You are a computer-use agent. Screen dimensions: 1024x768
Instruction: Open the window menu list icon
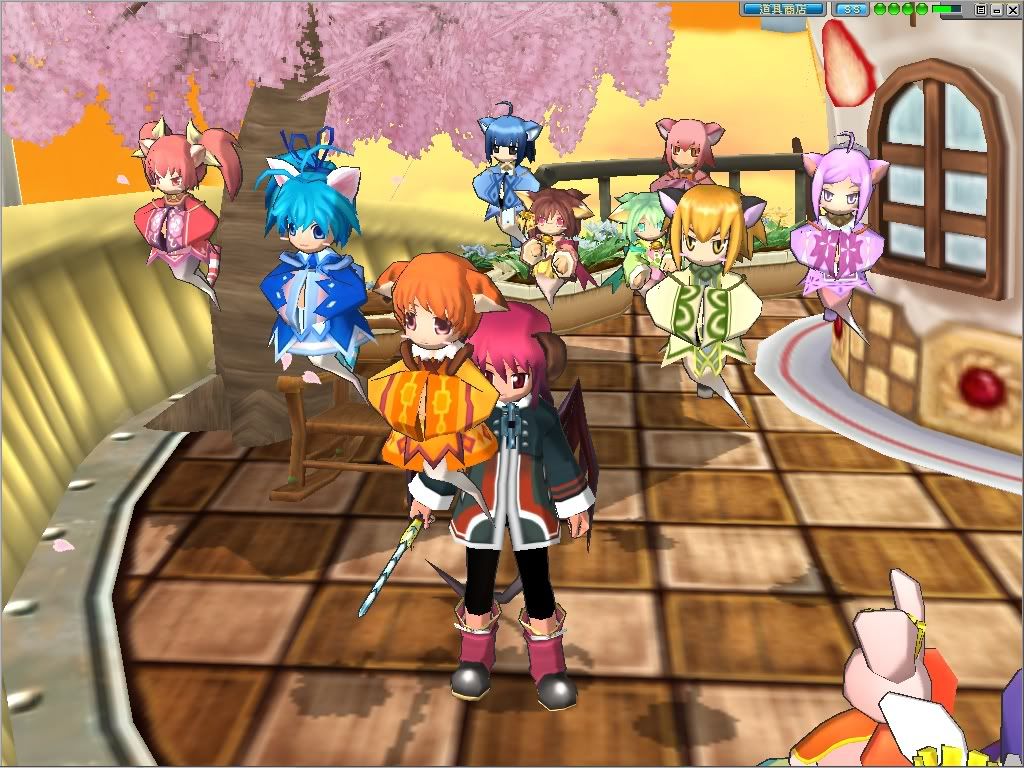[981, 9]
